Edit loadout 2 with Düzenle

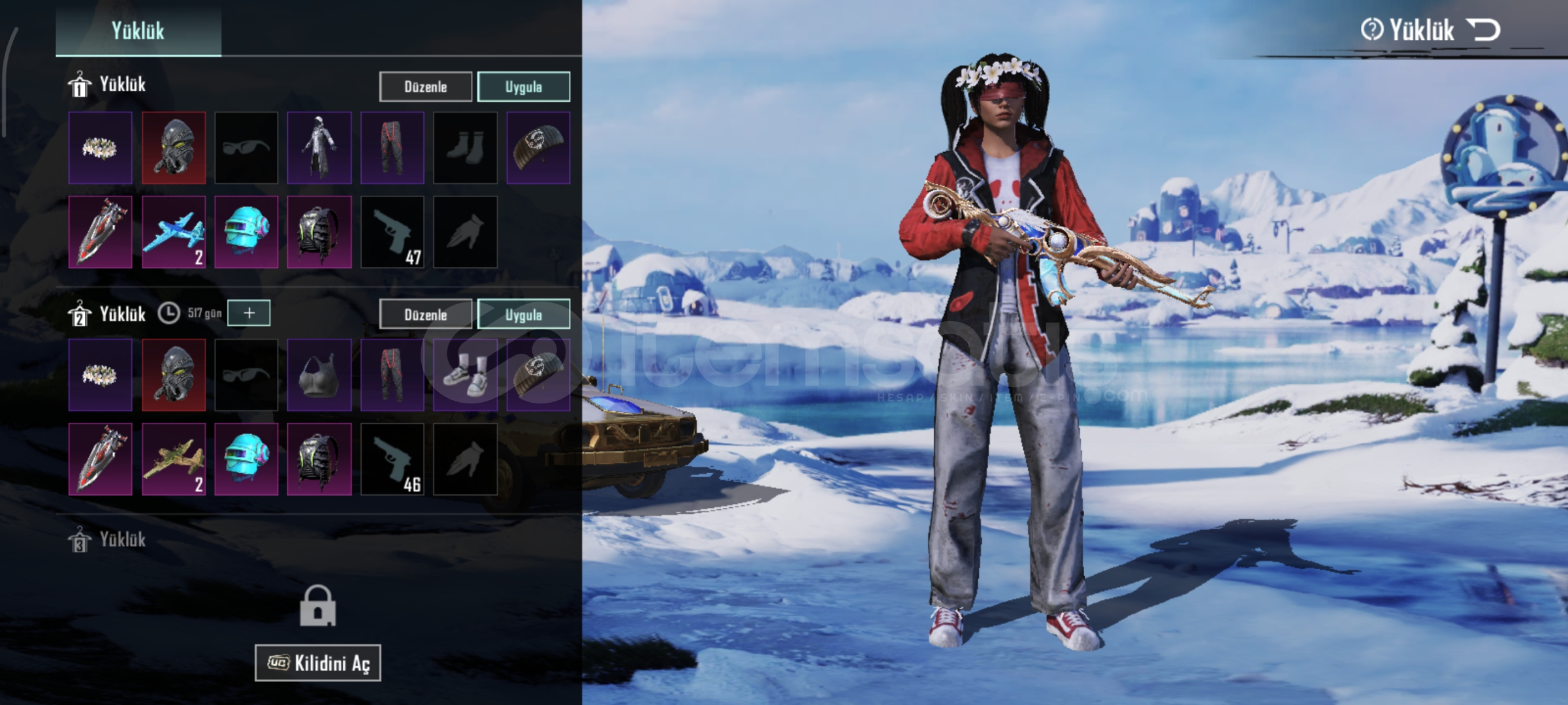click(425, 315)
